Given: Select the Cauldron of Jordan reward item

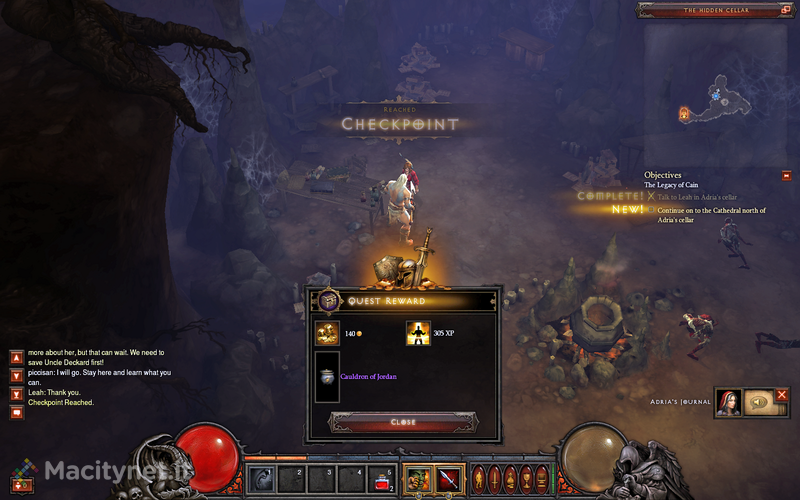Looking at the screenshot, I should (x=327, y=376).
